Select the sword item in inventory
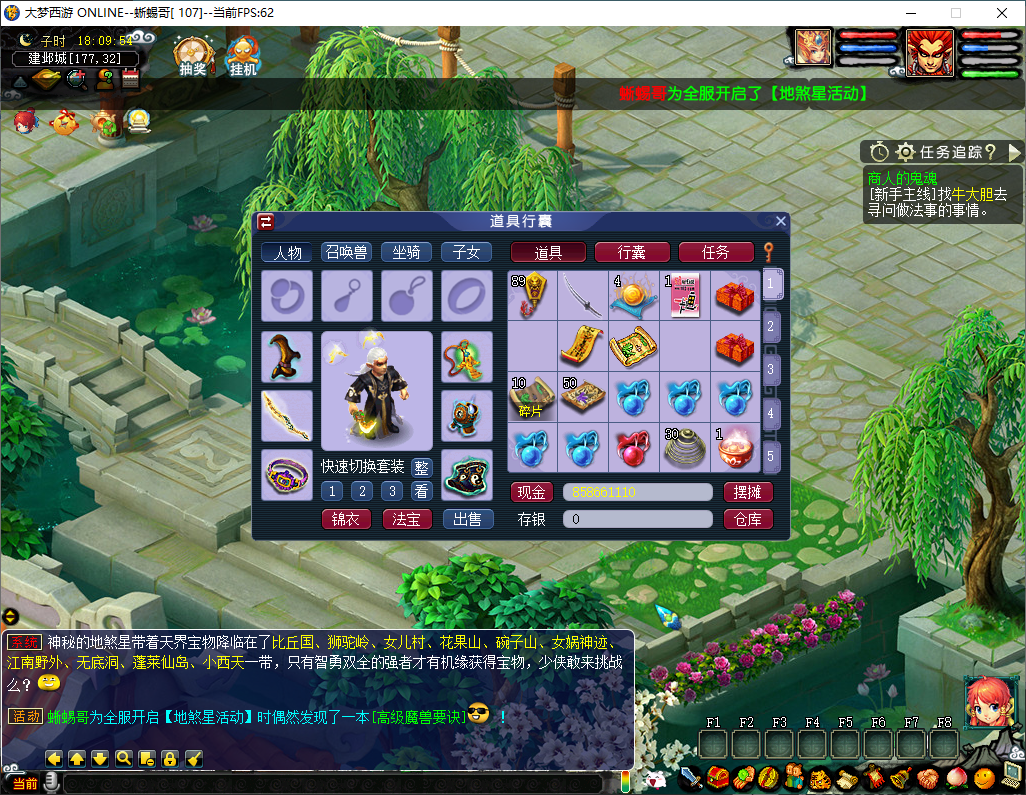The height and width of the screenshot is (795, 1026). coord(582,294)
